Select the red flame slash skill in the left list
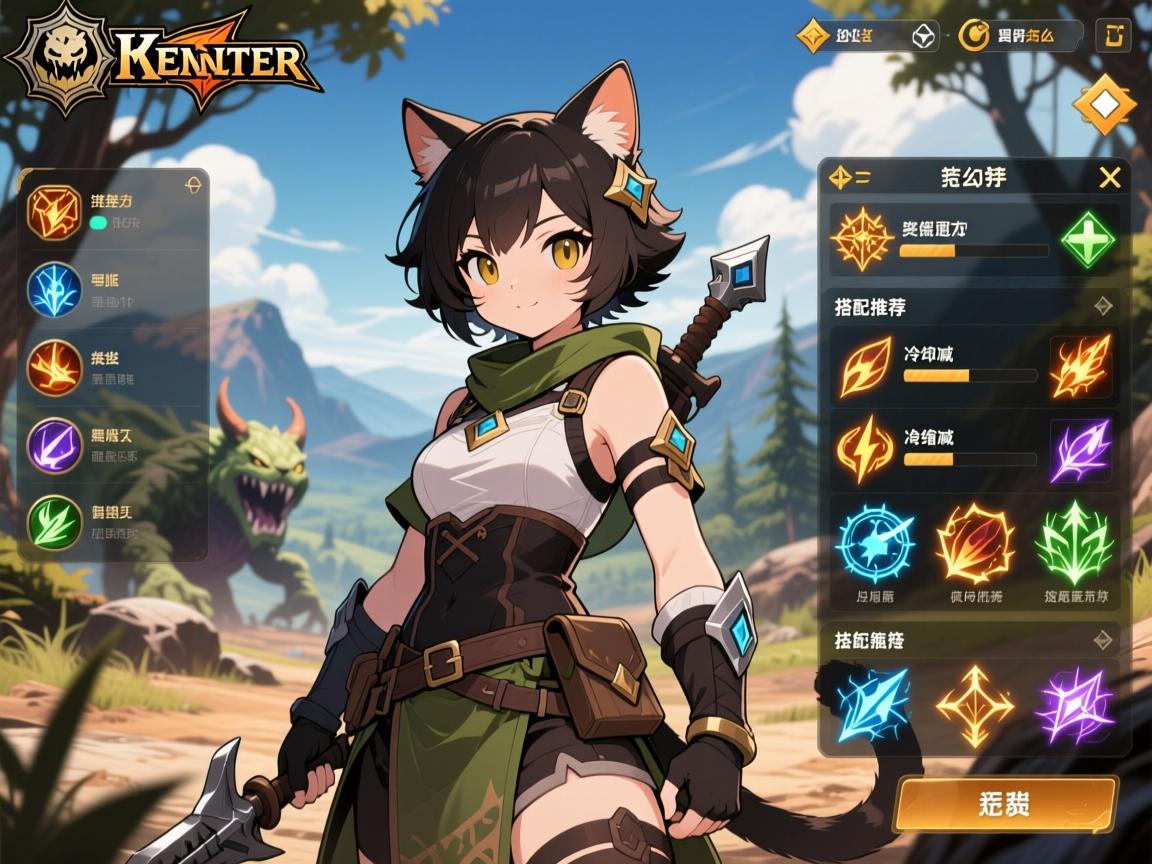 [54, 366]
